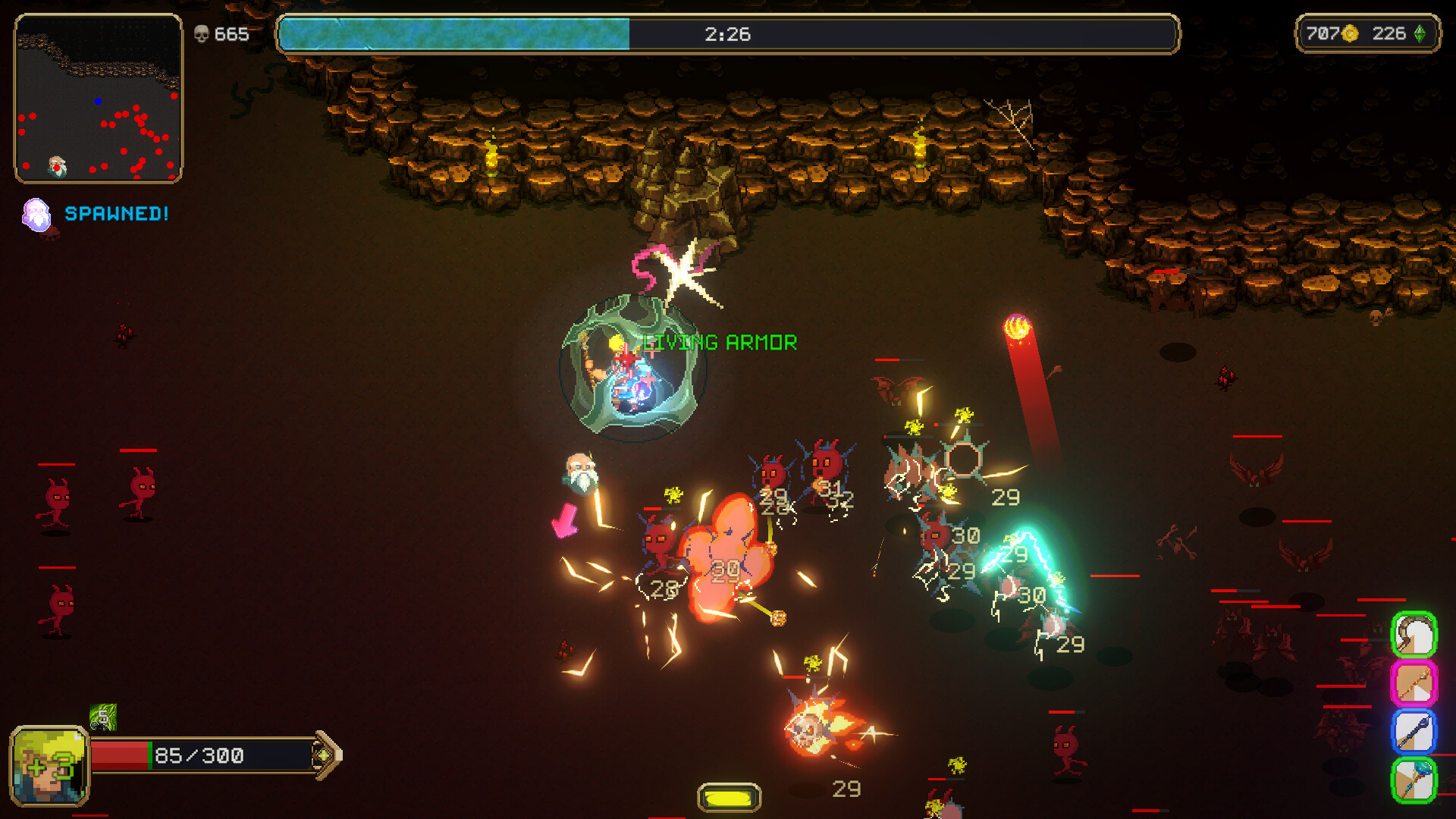Click the blonde hero portrait
1456x819 pixels.
tap(49, 766)
